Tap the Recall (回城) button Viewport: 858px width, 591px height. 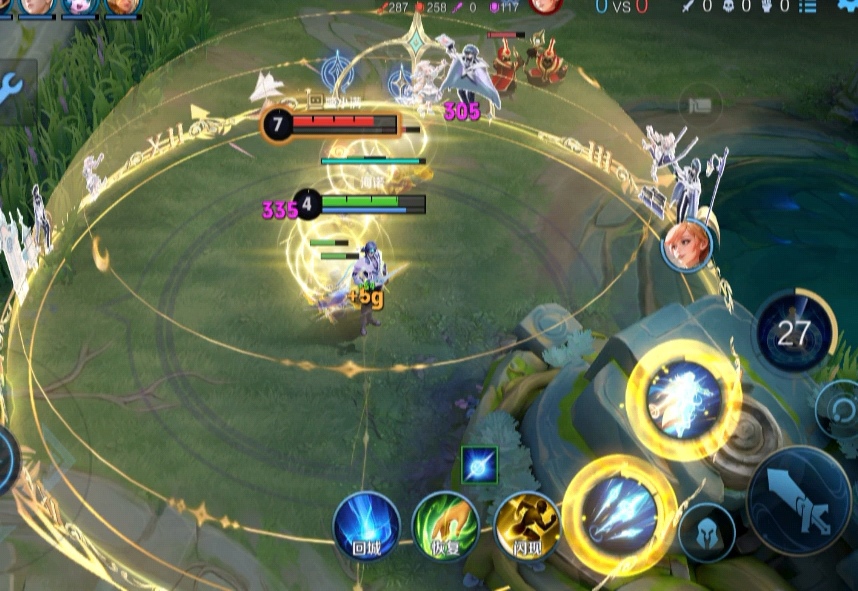click(366, 525)
